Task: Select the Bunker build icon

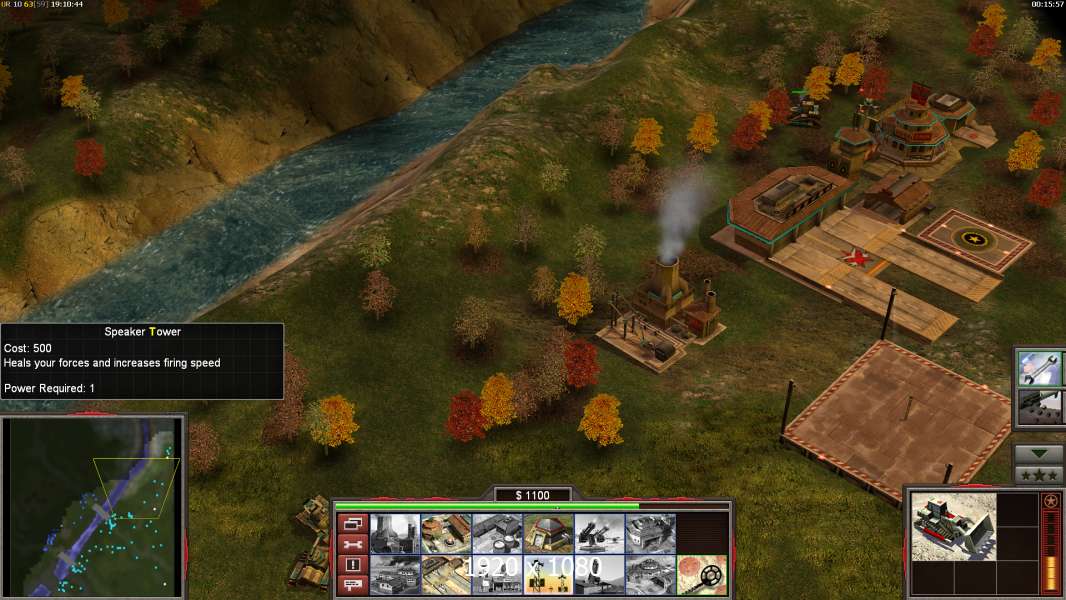Action: click(548, 534)
